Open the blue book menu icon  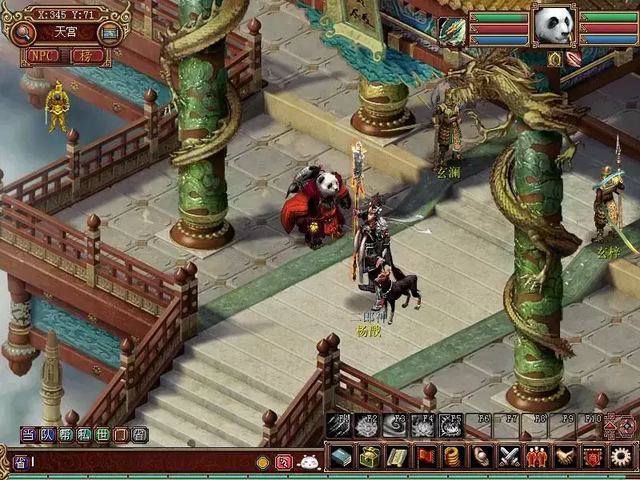click(341, 457)
